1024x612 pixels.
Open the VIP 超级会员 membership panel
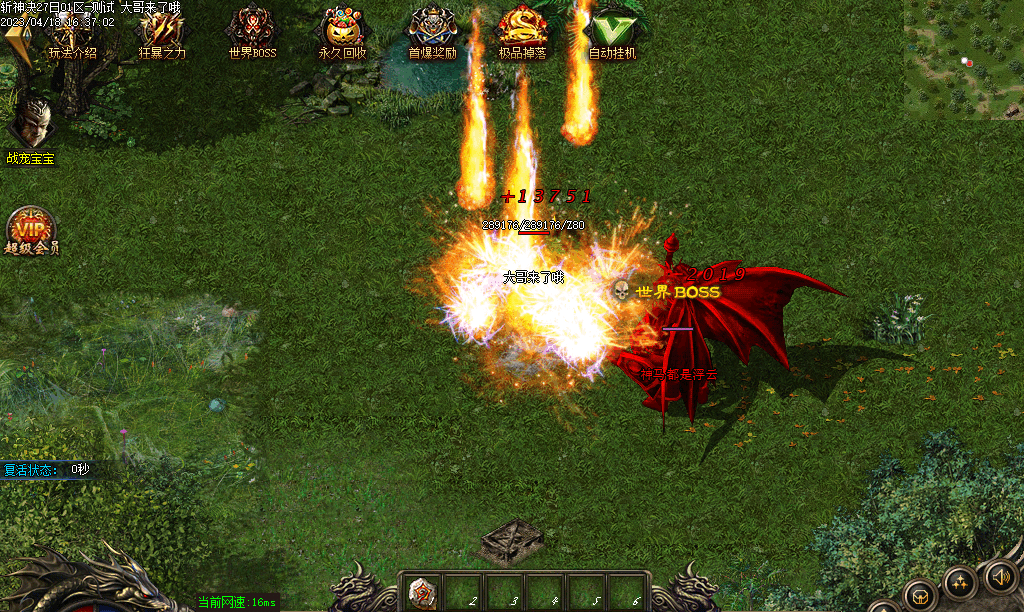tap(31, 231)
